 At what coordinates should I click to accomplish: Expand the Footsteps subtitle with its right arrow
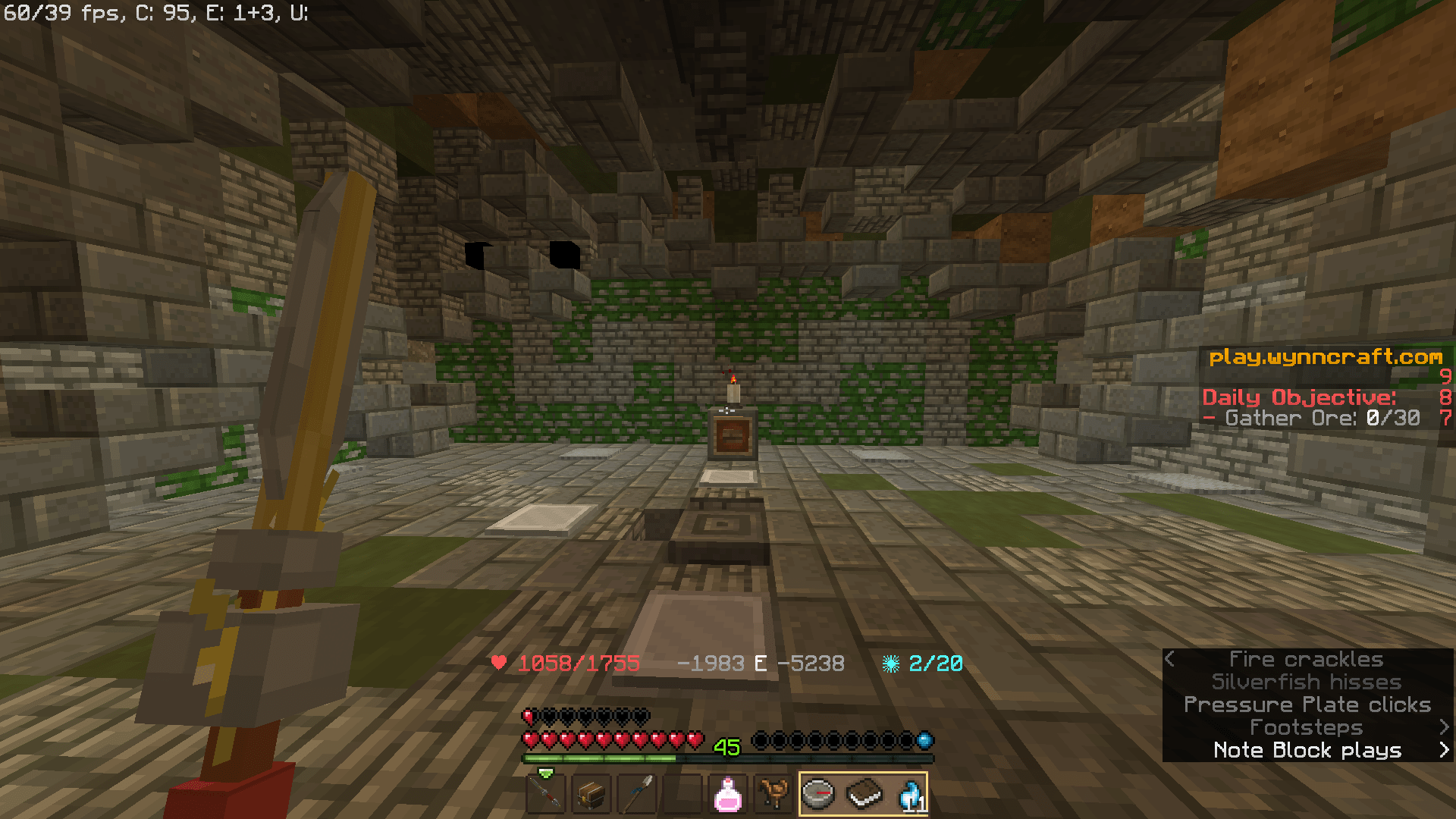1443,727
